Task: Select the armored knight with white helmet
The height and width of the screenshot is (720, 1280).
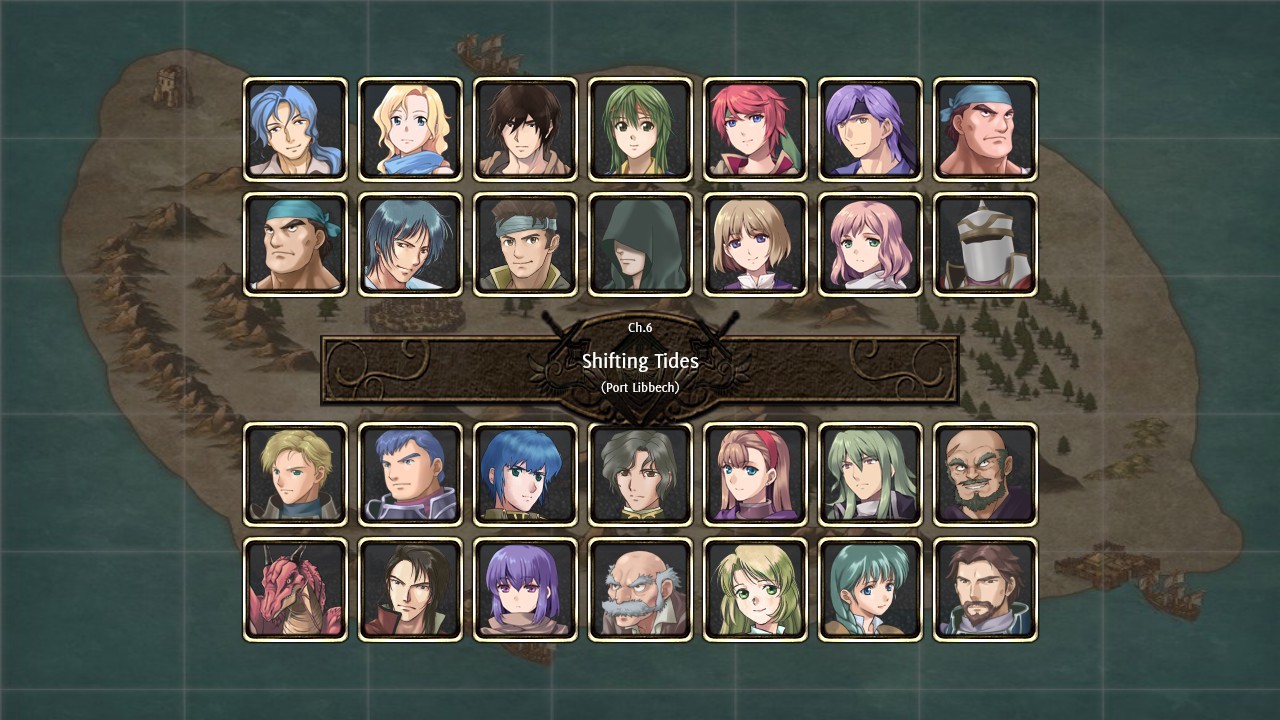Action: click(985, 243)
